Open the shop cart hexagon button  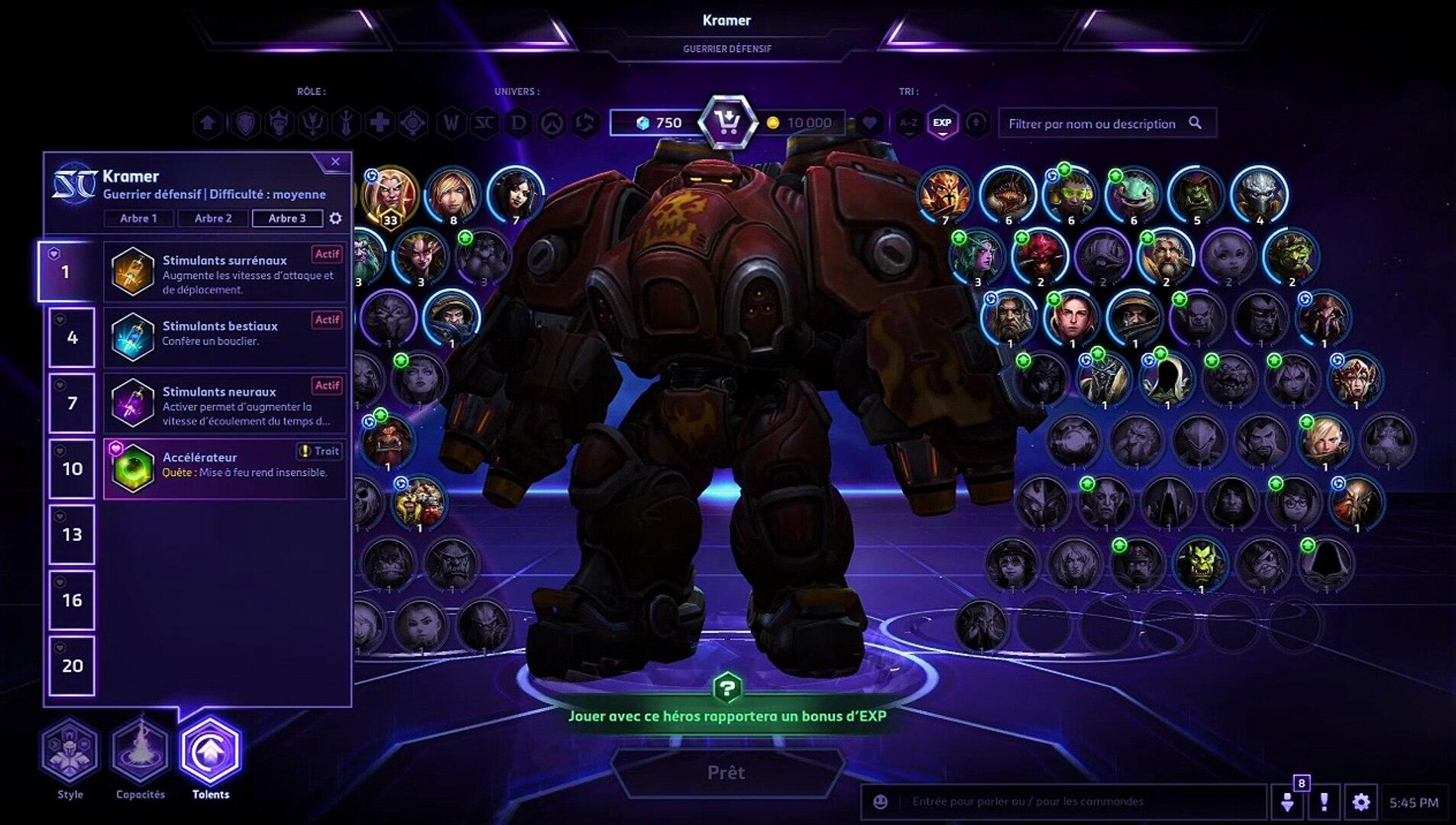(728, 122)
